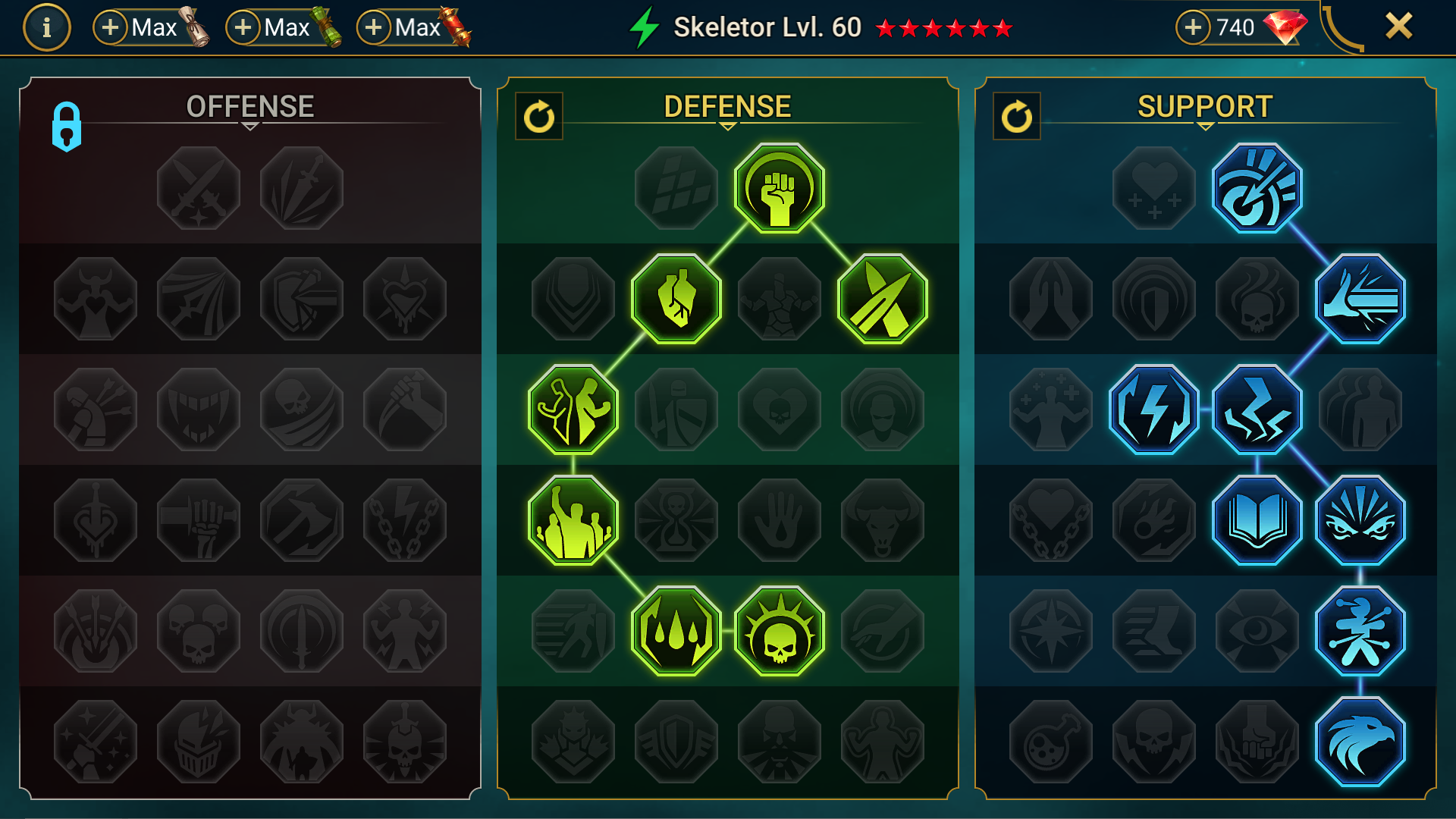The image size is (1456, 819).
Task: Open Skeletor's info panel
Action: tap(46, 28)
